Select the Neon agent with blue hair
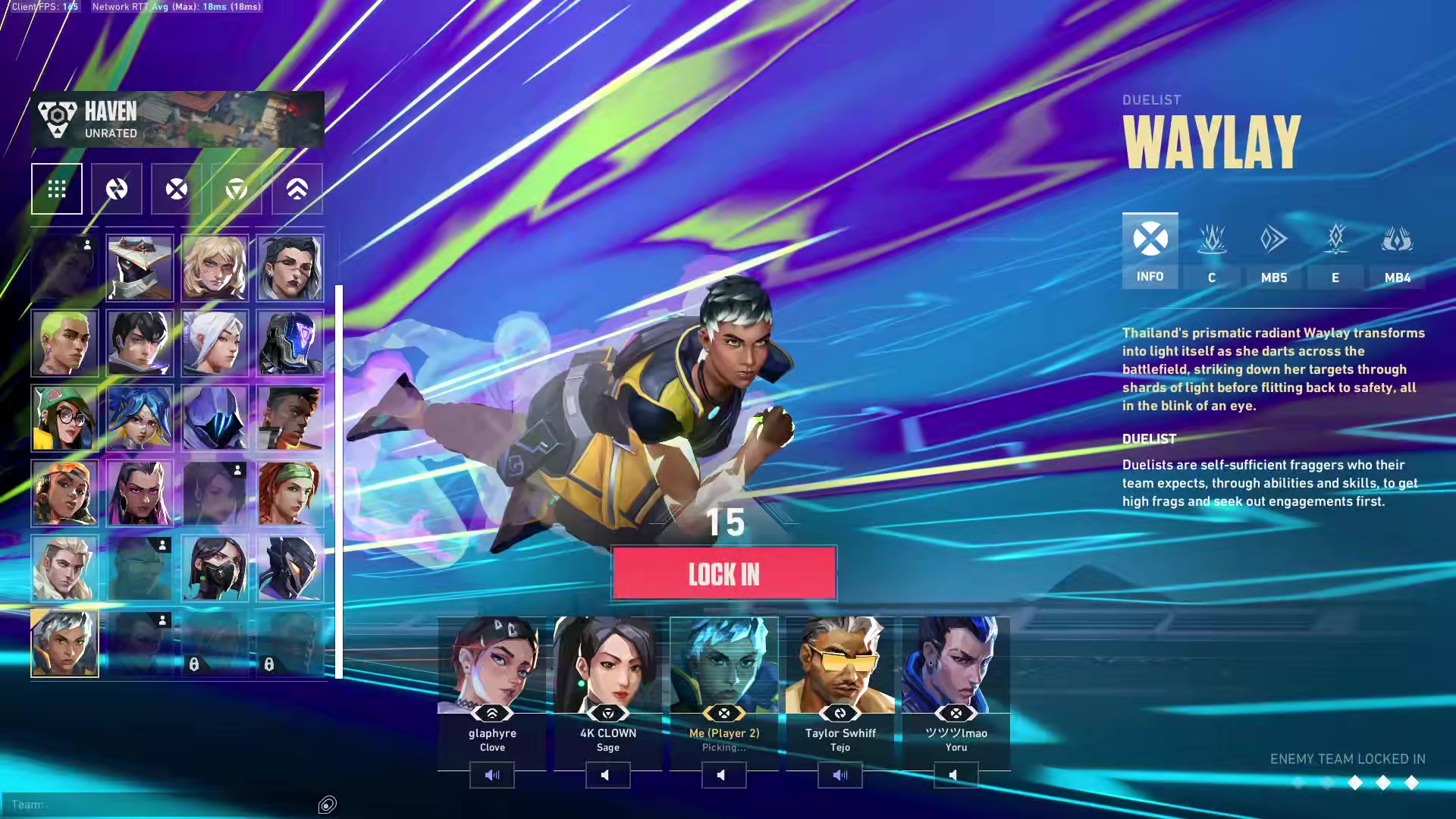Screen dimensions: 1456x819 pyautogui.click(x=140, y=418)
